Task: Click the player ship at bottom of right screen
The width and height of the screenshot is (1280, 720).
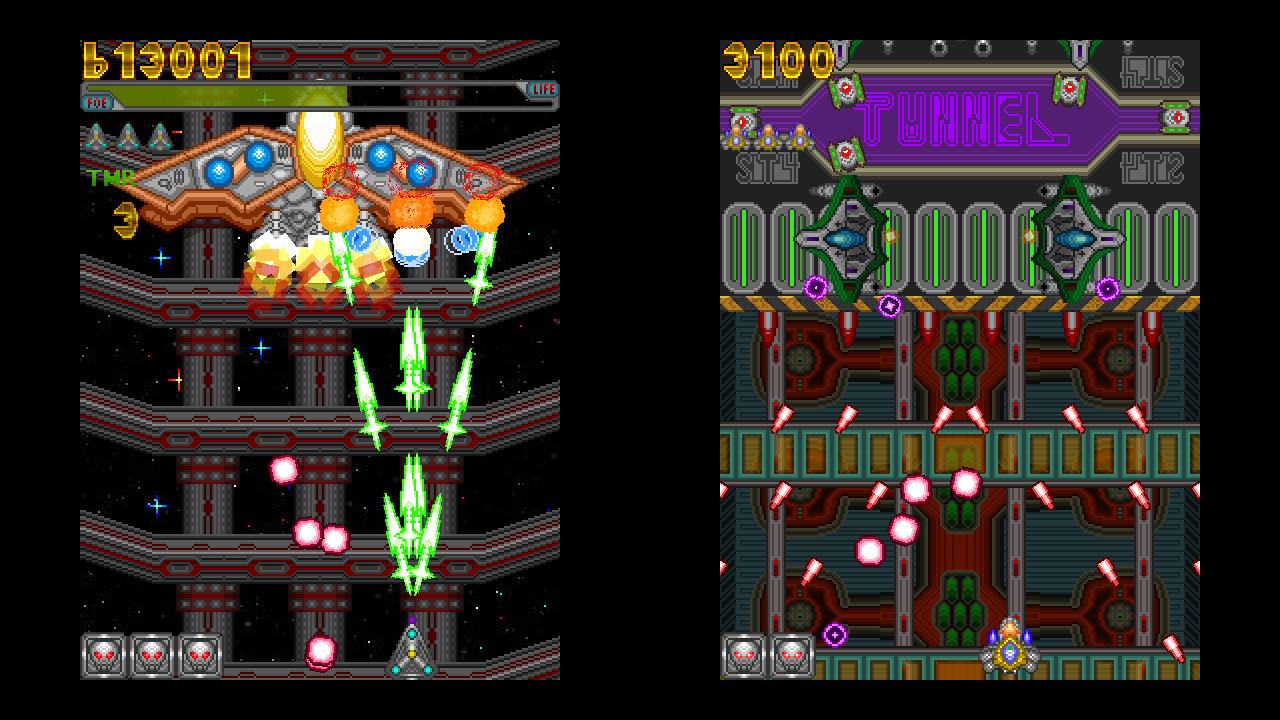Action: tap(1012, 651)
